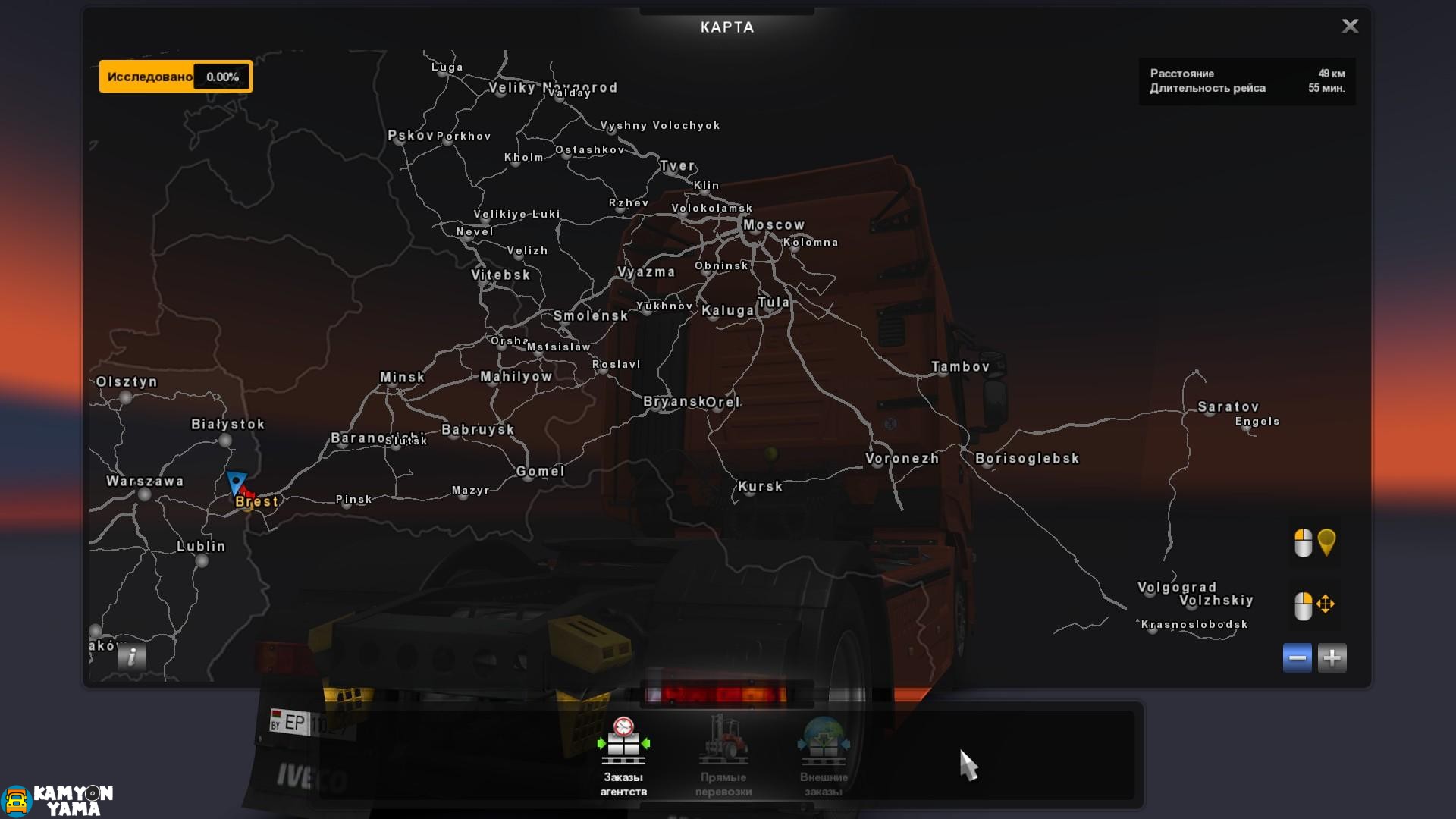Zoom in using the plus button
Viewport: 1456px width, 819px height.
point(1334,657)
